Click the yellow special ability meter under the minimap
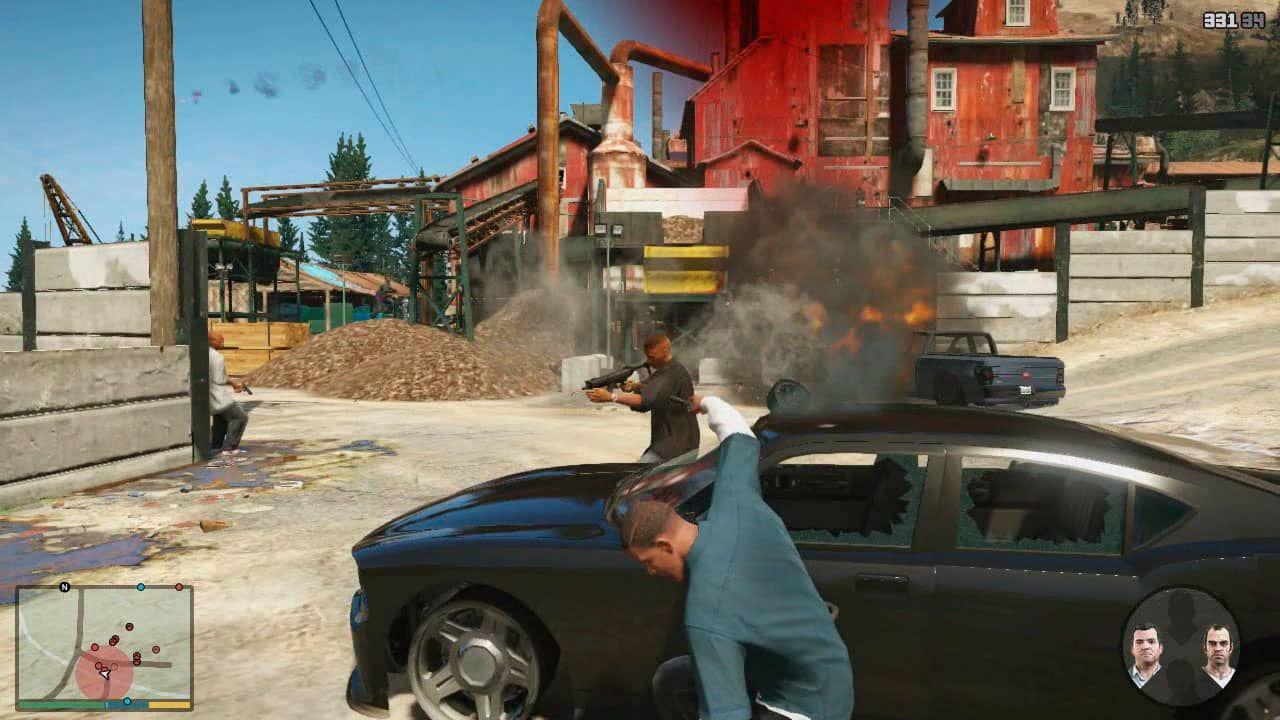Viewport: 1280px width, 720px height. pyautogui.click(x=169, y=705)
